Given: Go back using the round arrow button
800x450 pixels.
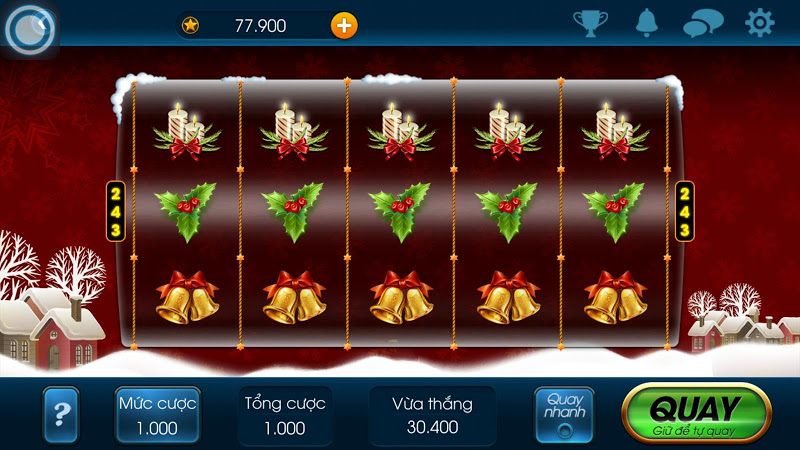Looking at the screenshot, I should (27, 30).
